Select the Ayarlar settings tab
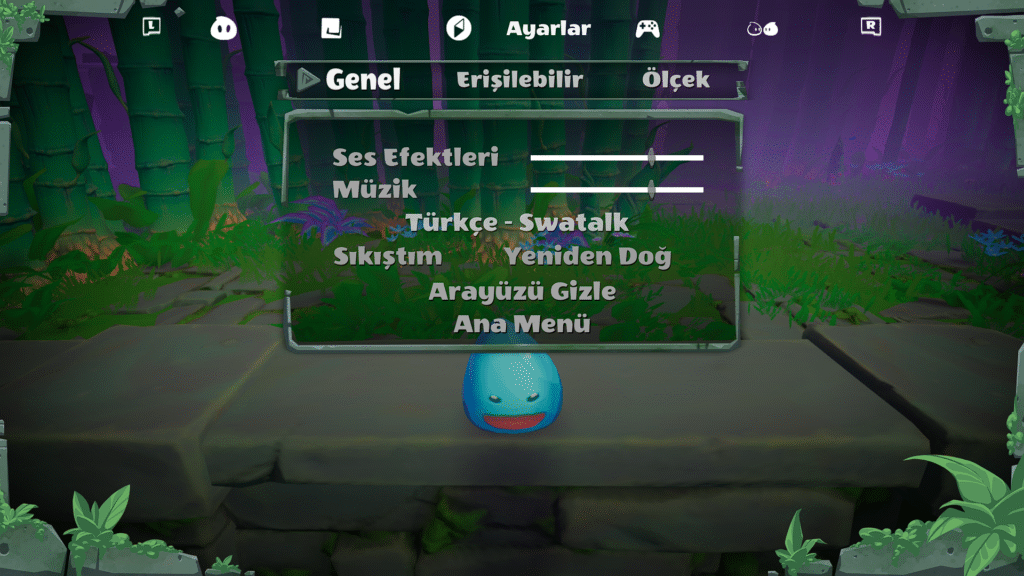1024x576 pixels. click(x=547, y=28)
